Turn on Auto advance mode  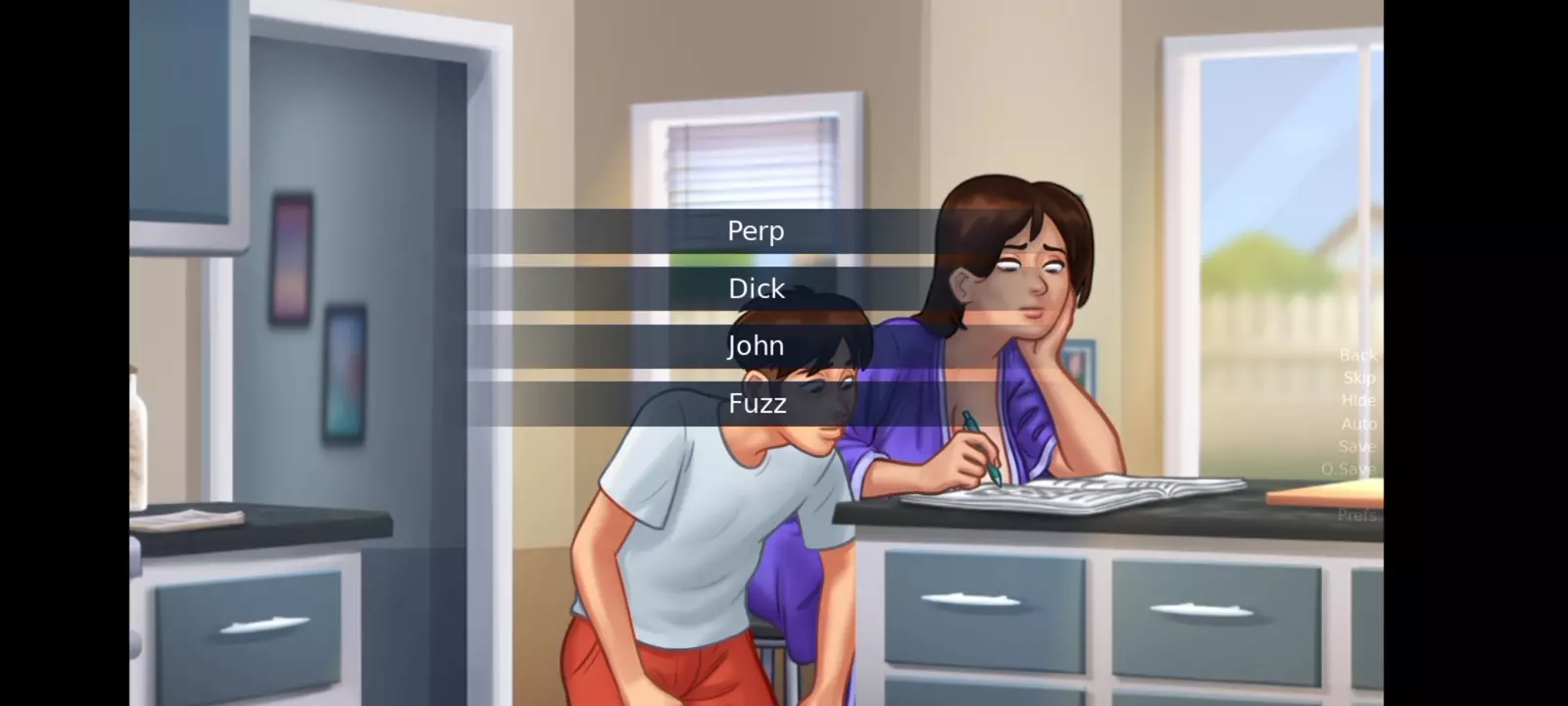(x=1358, y=424)
